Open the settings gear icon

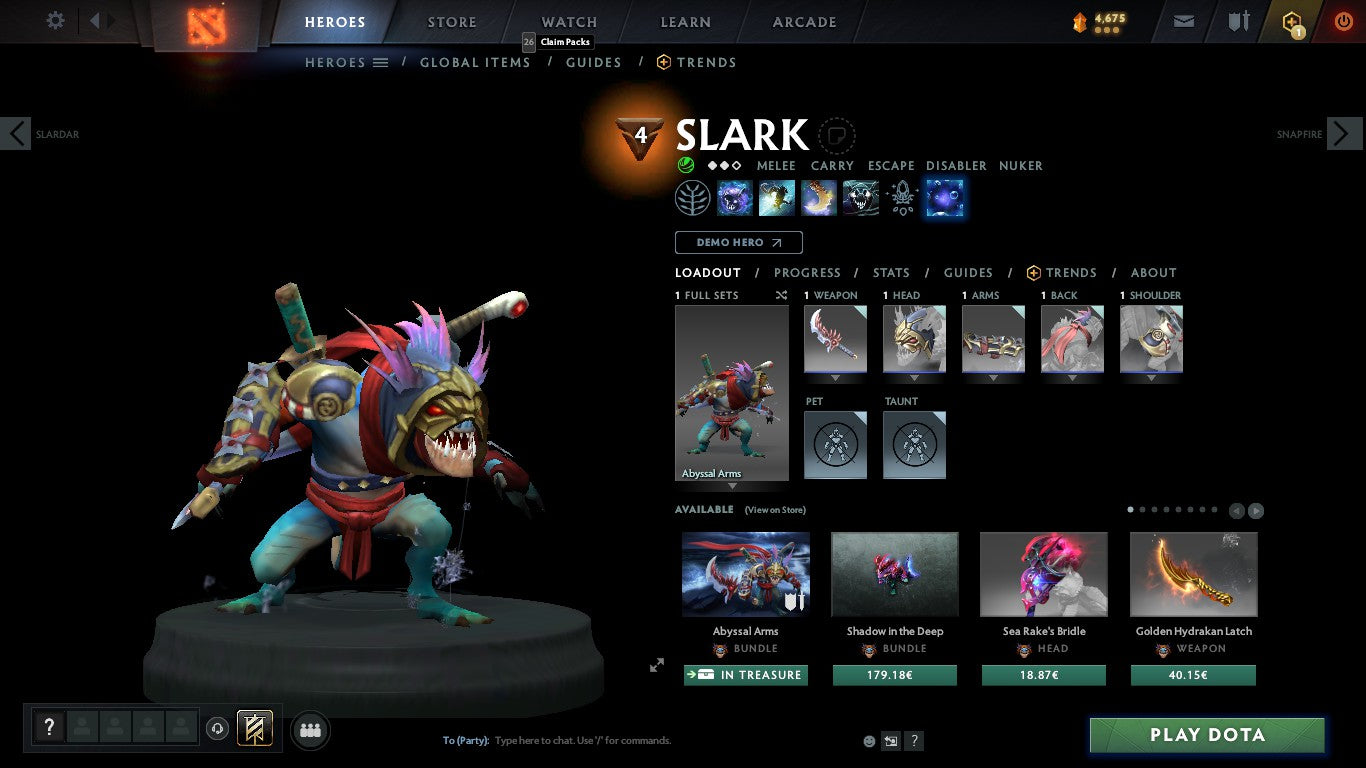pos(55,19)
